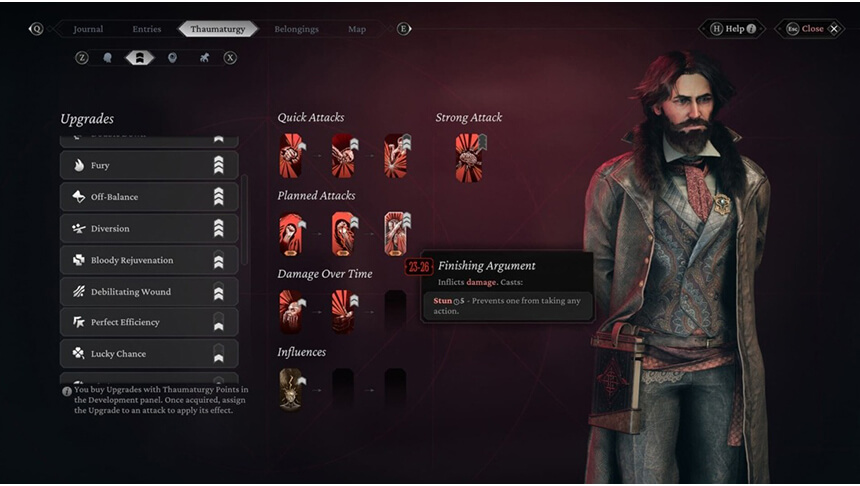Image resolution: width=860 pixels, height=486 pixels.
Task: Select the Diversion upgrade
Action: point(149,229)
